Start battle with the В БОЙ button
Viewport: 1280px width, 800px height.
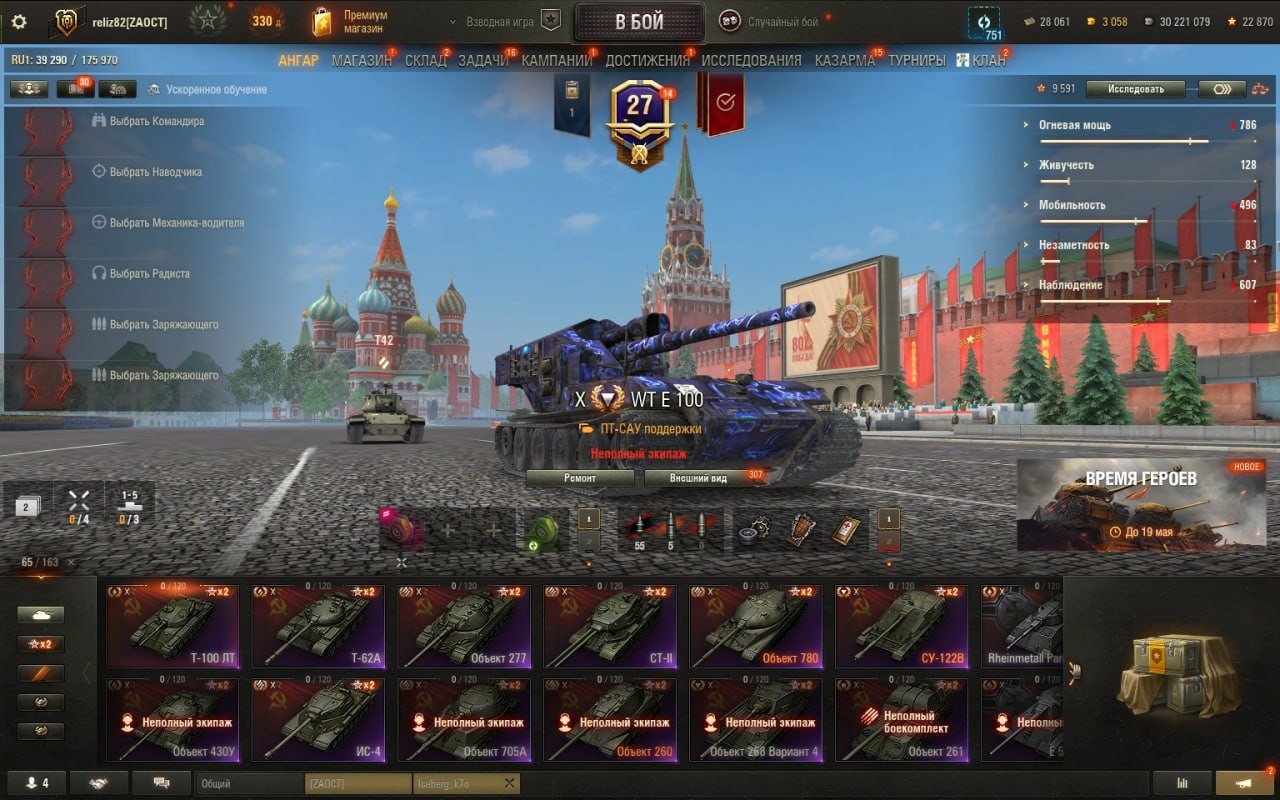pyautogui.click(x=639, y=22)
